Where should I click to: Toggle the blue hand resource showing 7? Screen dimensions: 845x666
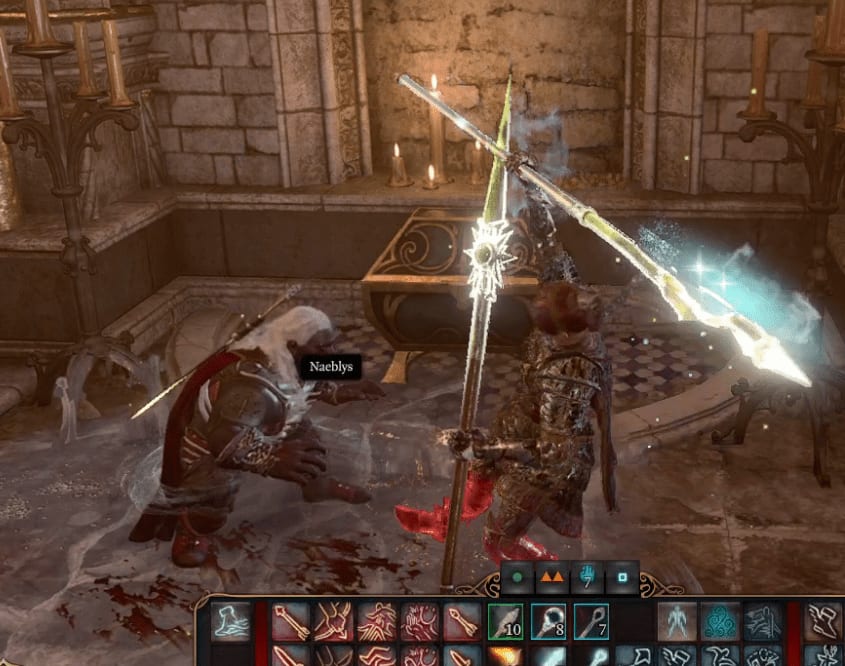coord(587,577)
